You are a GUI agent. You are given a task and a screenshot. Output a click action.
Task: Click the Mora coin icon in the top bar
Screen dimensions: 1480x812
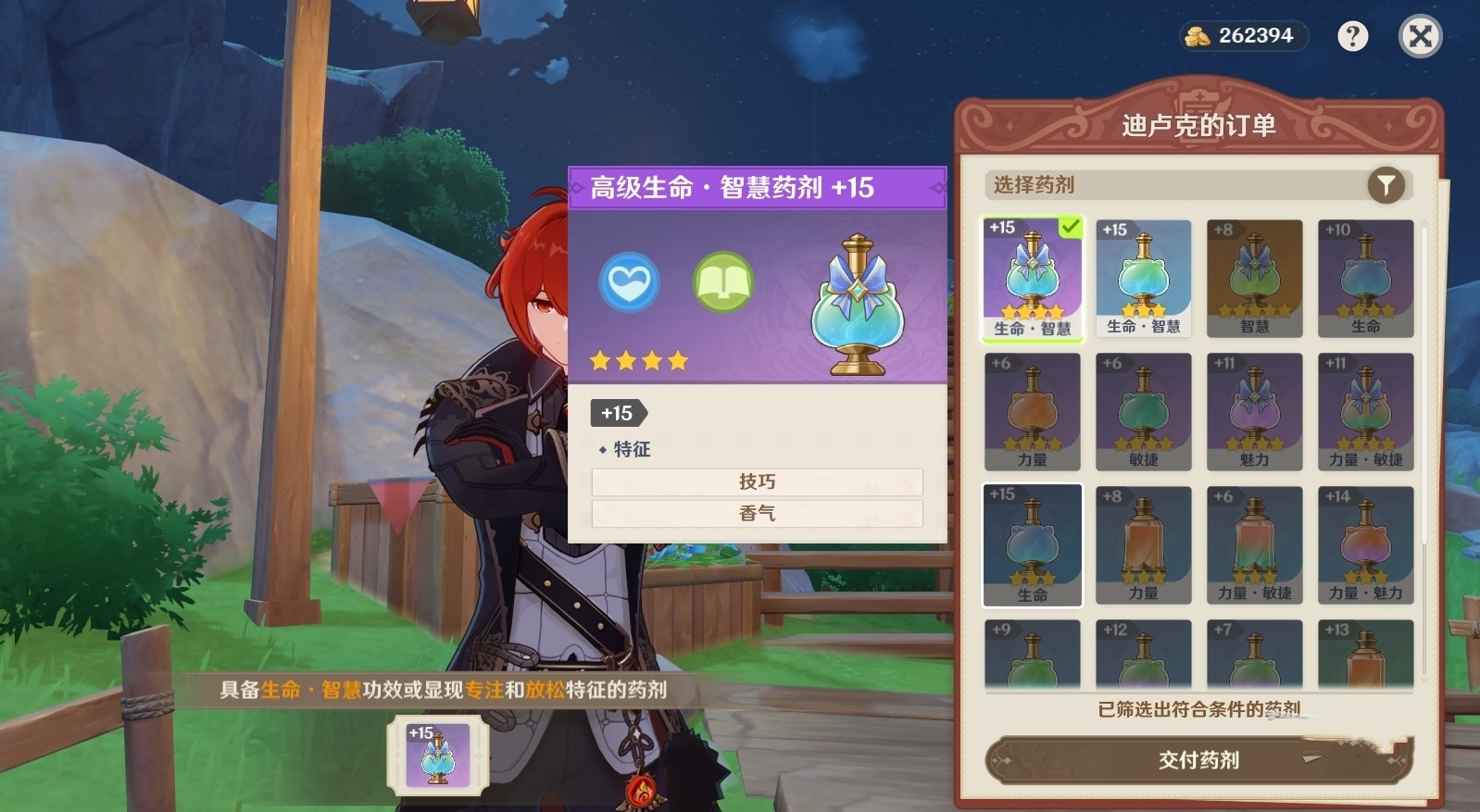[1198, 36]
